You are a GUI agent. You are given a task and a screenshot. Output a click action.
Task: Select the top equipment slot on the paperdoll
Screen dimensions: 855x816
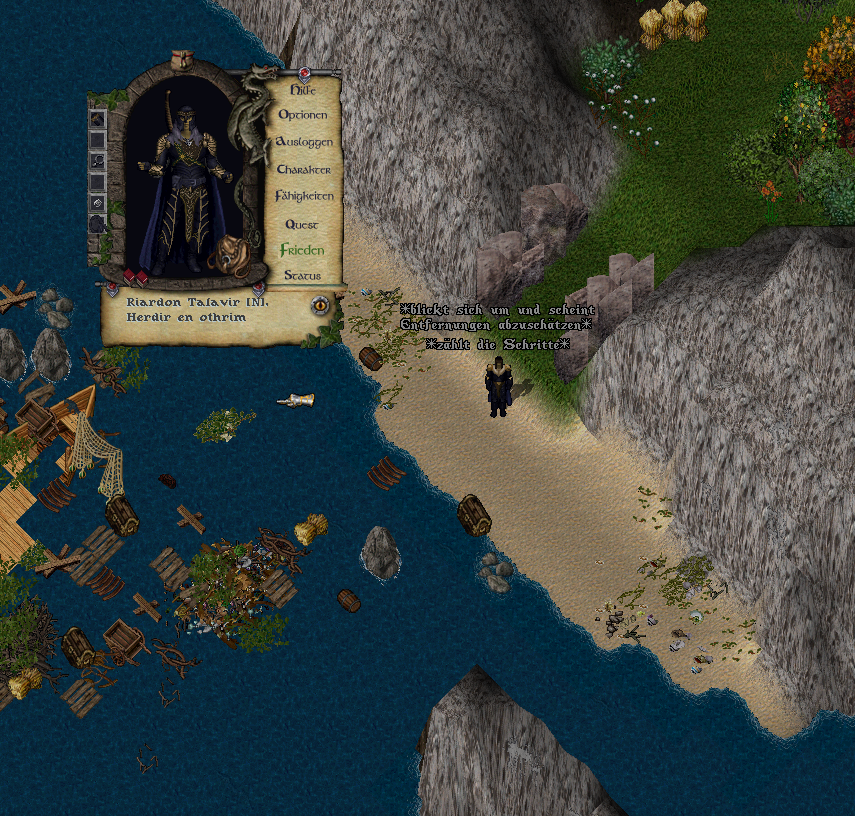pyautogui.click(x=98, y=119)
